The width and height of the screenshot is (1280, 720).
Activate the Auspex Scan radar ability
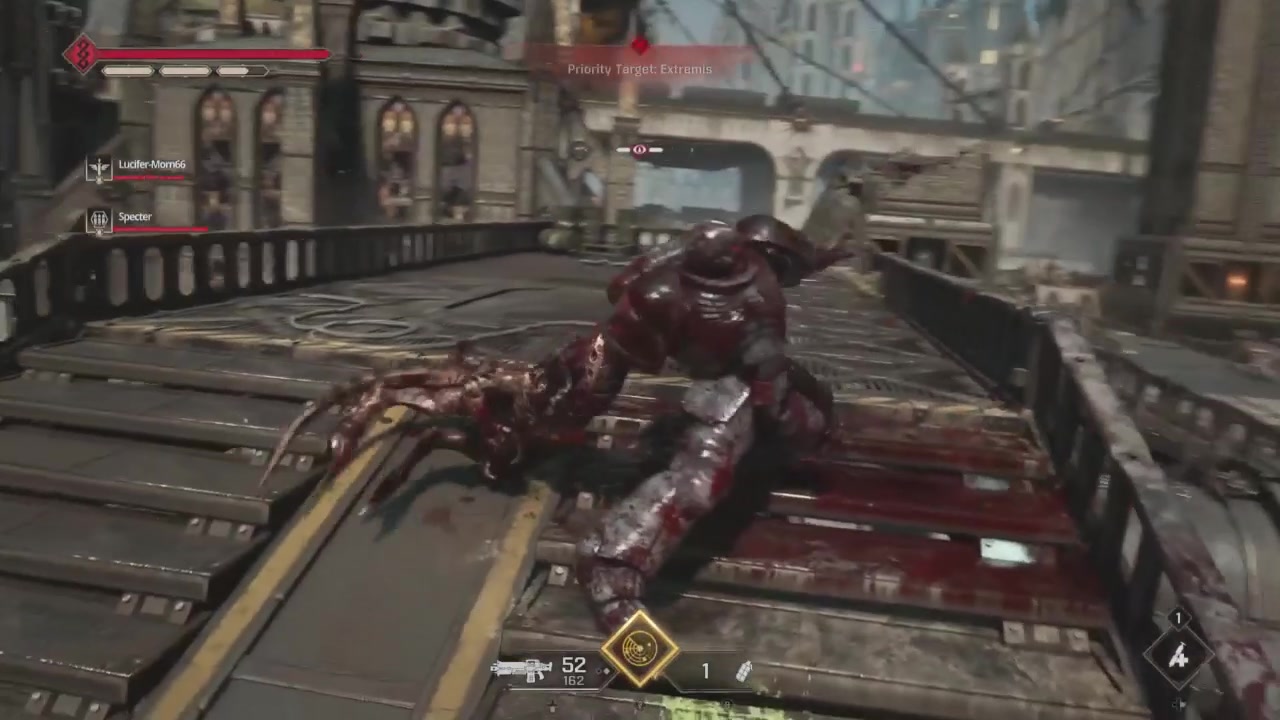point(639,648)
